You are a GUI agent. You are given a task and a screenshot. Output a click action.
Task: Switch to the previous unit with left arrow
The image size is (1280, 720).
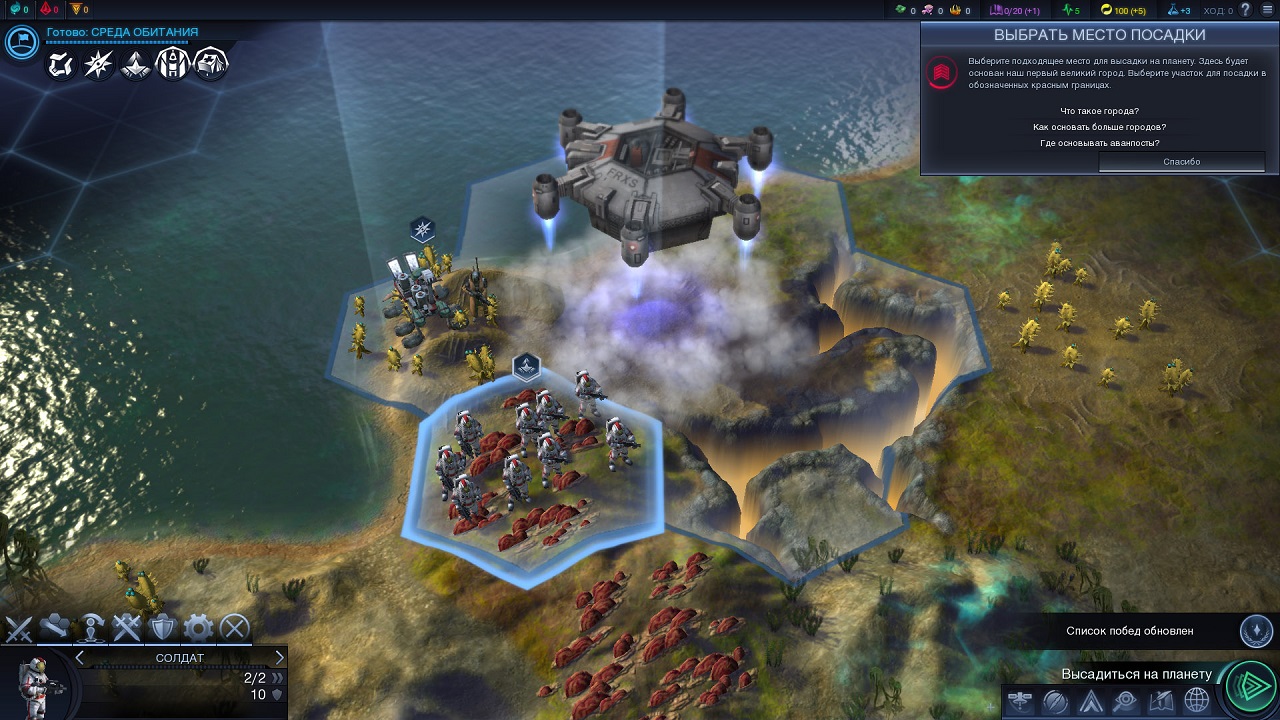click(x=80, y=657)
